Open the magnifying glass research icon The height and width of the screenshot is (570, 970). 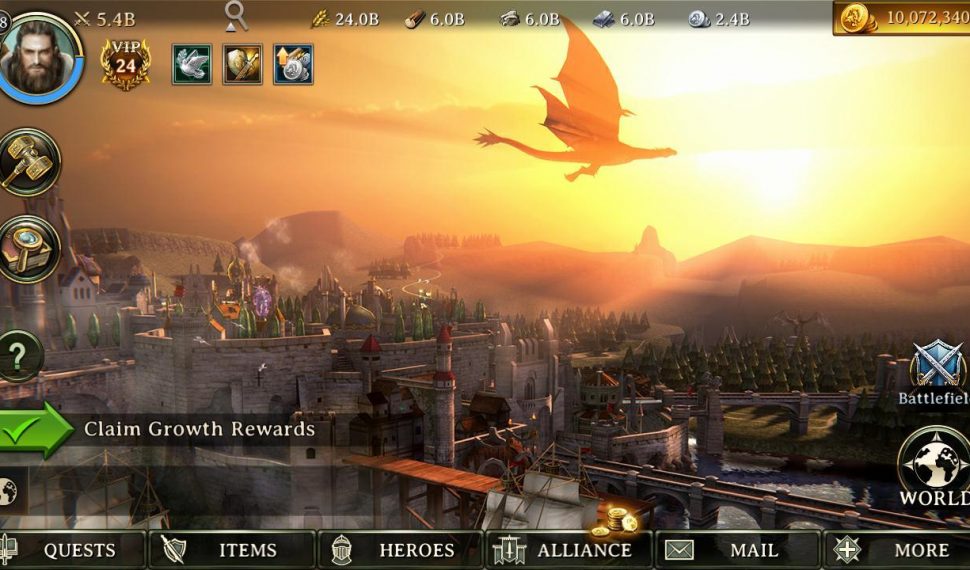(x=28, y=250)
